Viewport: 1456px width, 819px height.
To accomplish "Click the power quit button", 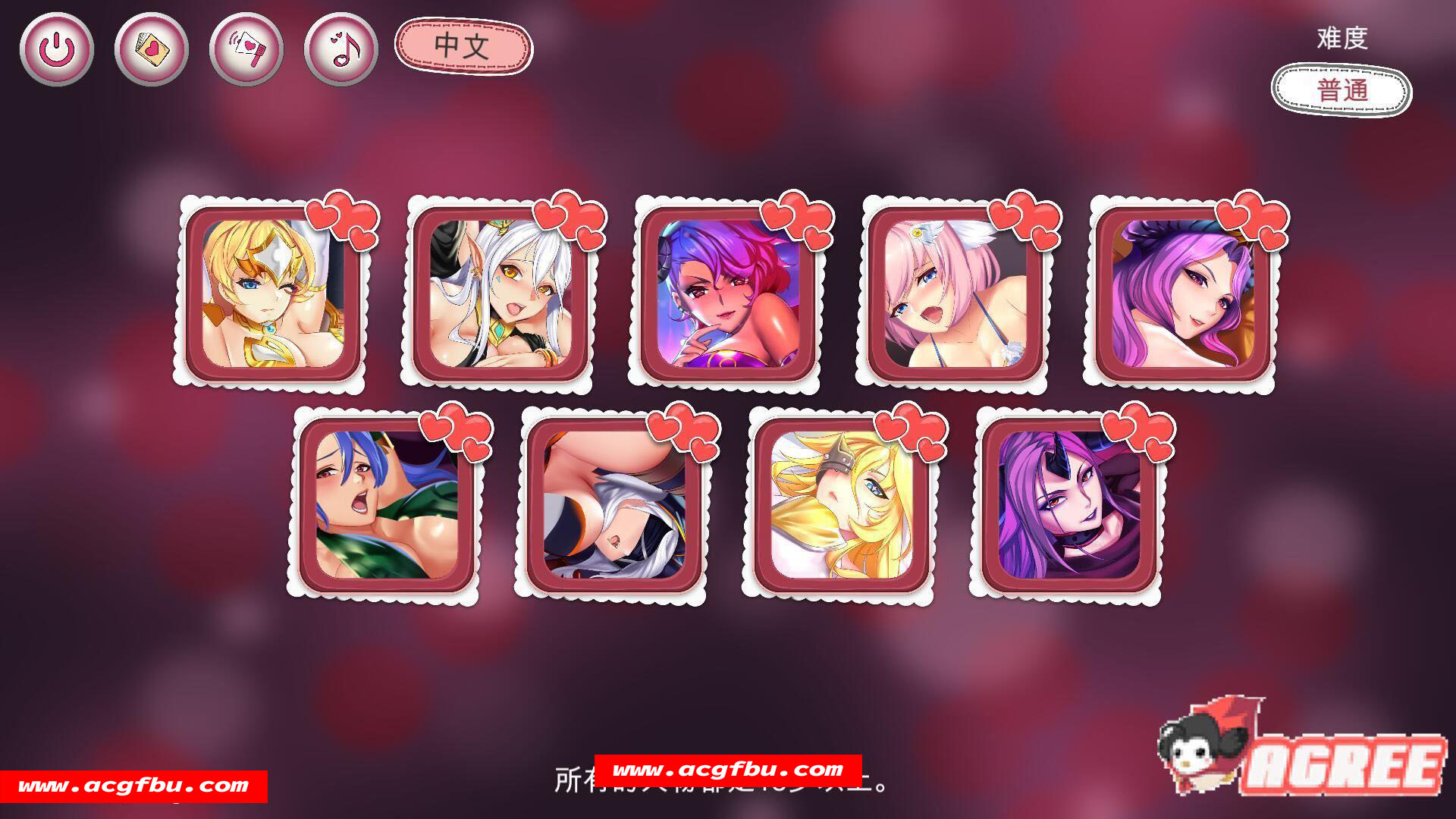I will pyautogui.click(x=57, y=49).
